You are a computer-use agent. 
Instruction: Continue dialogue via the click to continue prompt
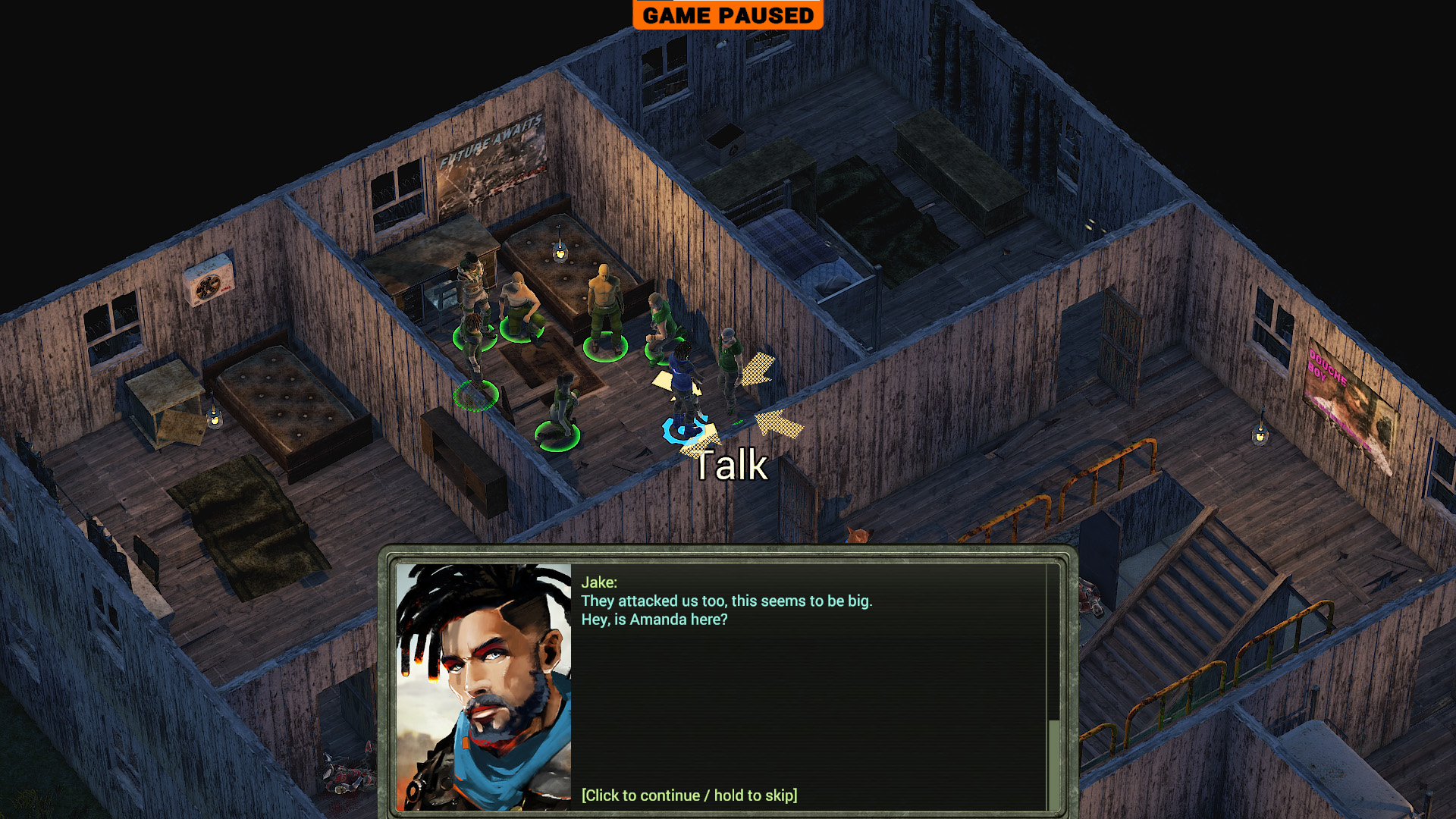pyautogui.click(x=689, y=795)
